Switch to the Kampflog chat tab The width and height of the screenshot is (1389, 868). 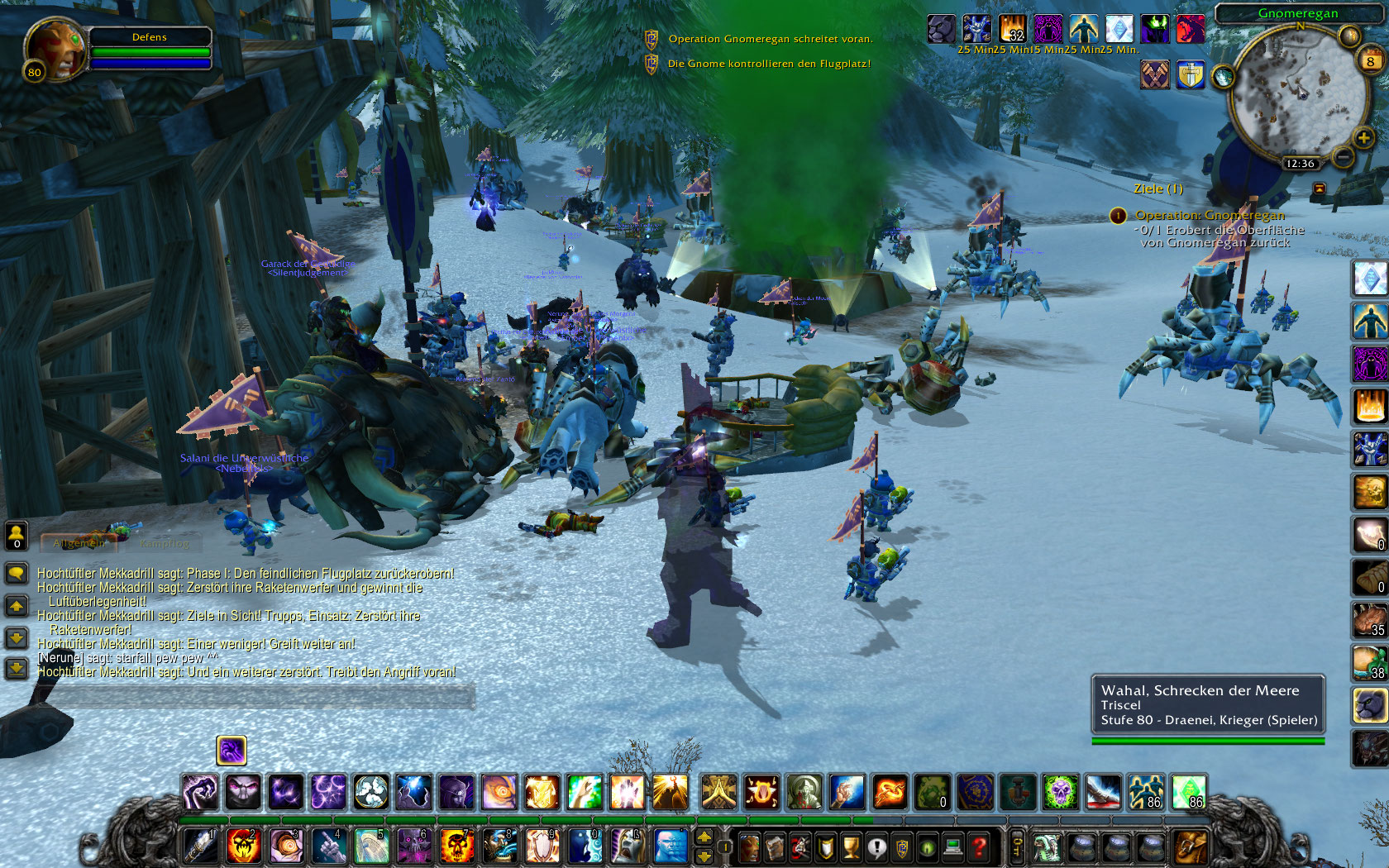click(165, 544)
